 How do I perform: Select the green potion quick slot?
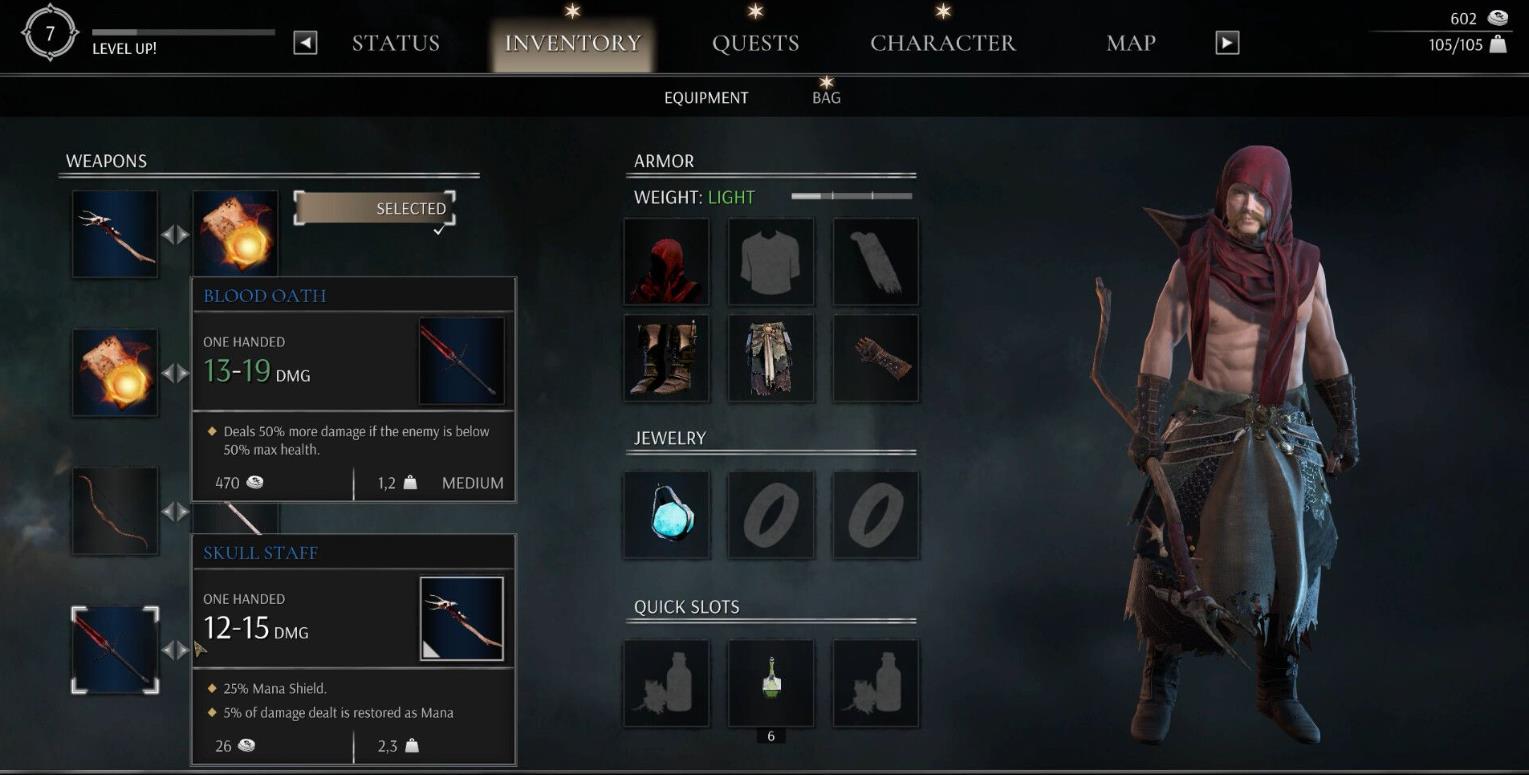(771, 683)
